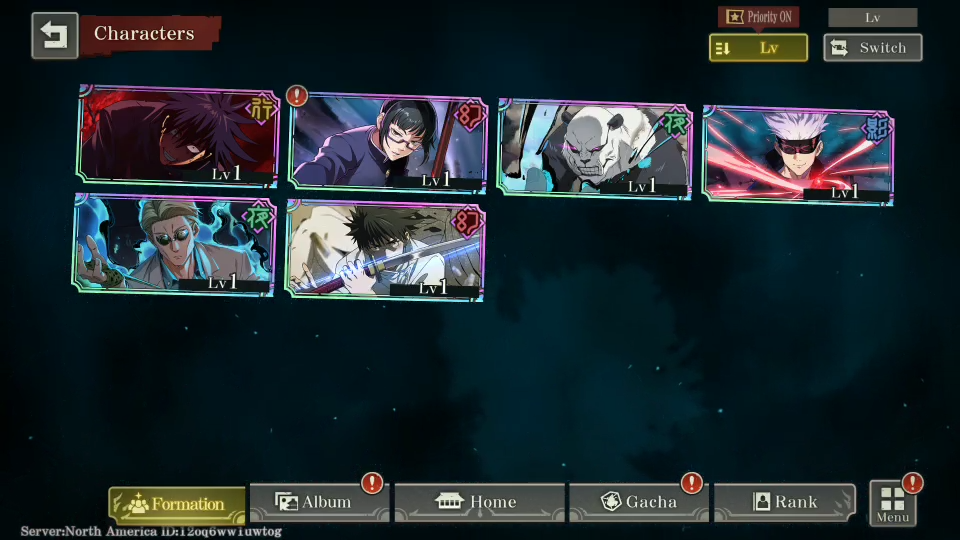
Task: Select the sword-wielding character card
Action: 384,249
